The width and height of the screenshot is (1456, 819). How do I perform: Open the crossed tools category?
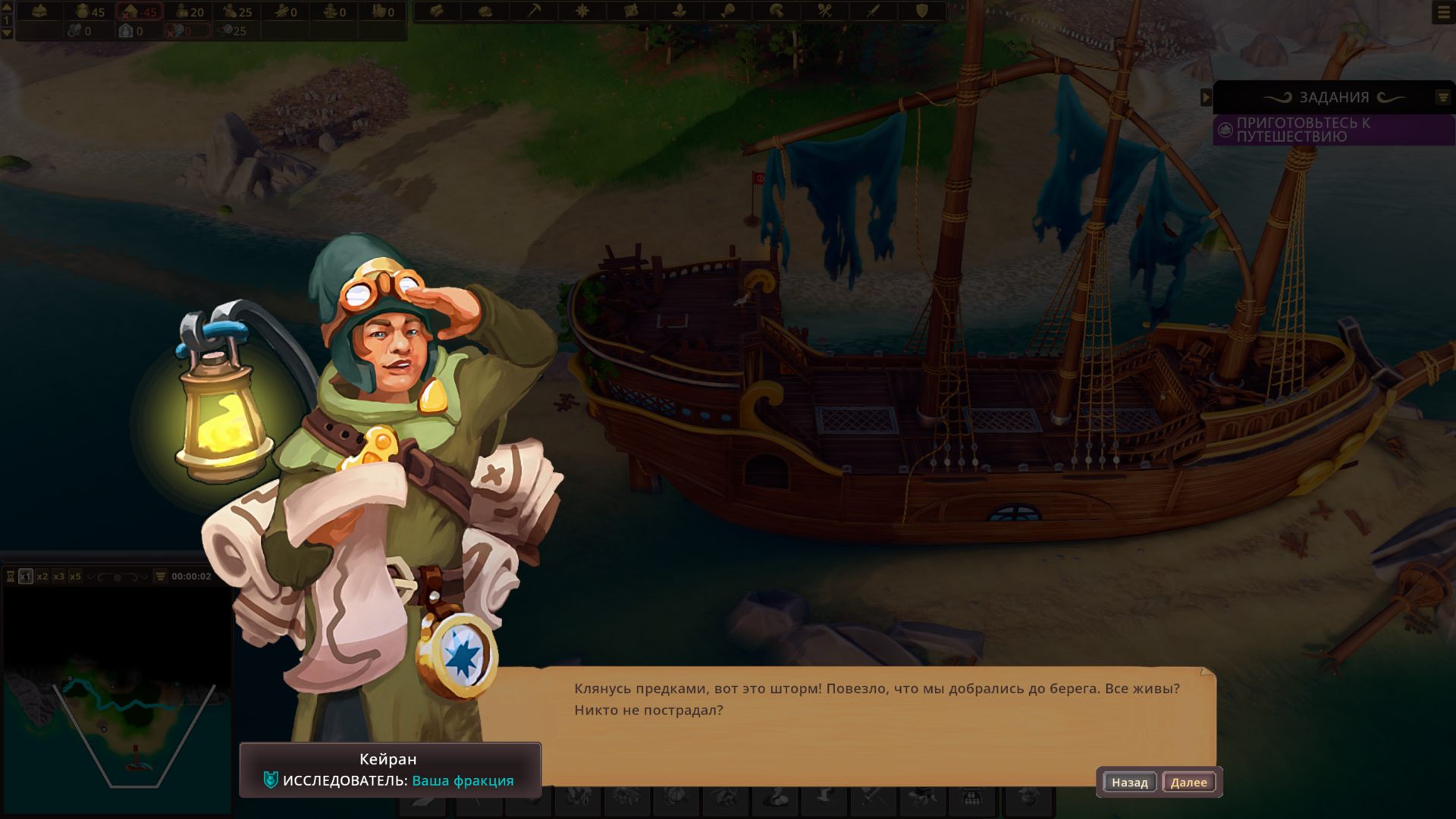(x=825, y=11)
